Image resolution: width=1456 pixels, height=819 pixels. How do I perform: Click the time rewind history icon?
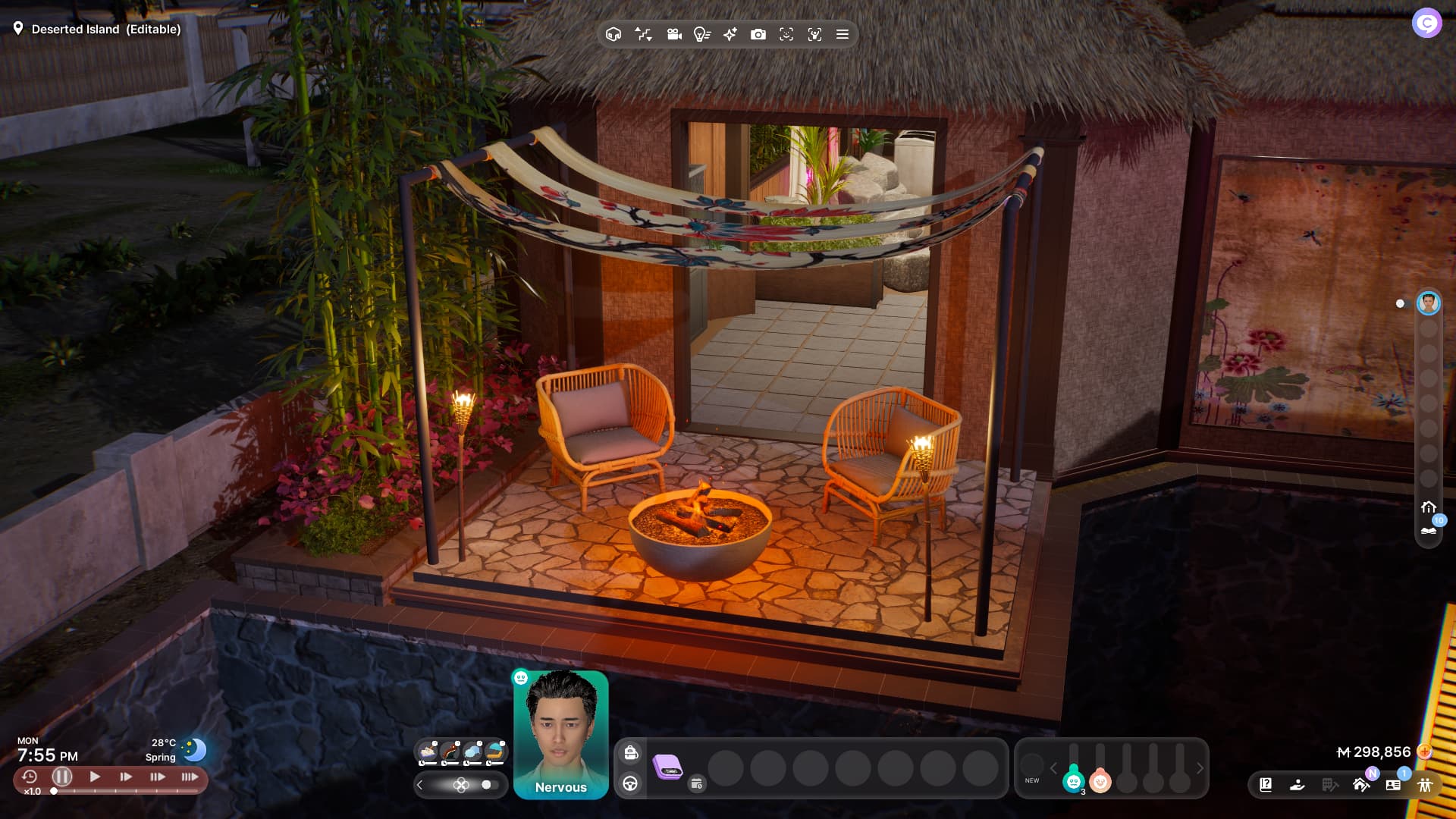point(30,777)
